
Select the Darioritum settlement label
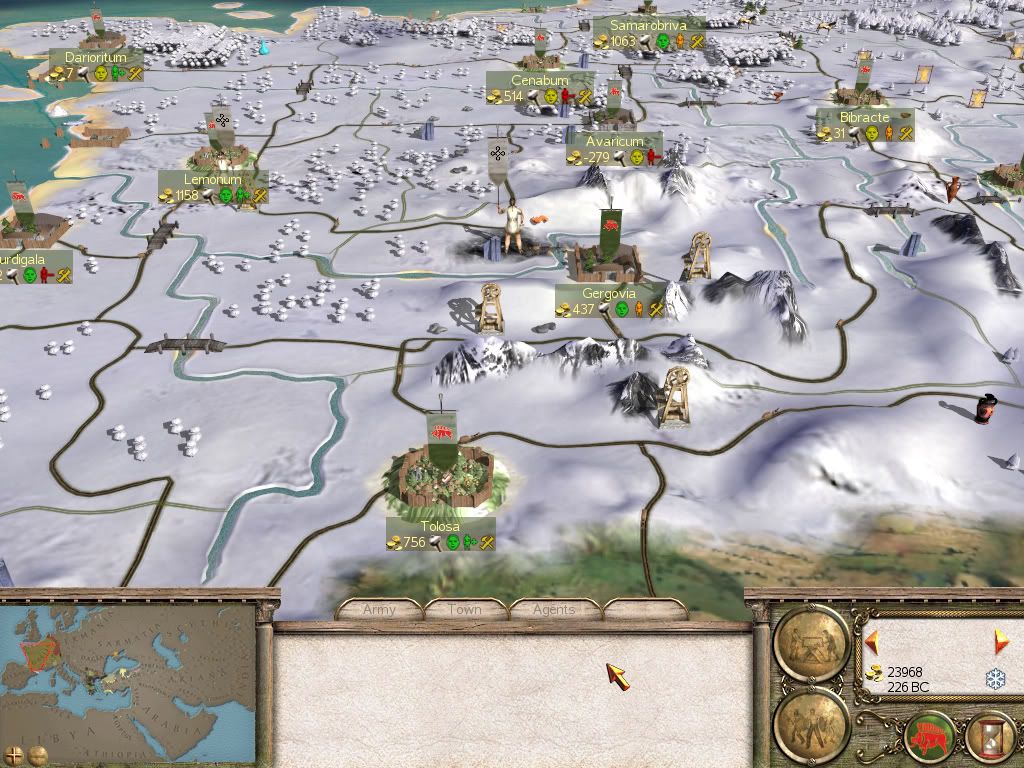(x=95, y=58)
